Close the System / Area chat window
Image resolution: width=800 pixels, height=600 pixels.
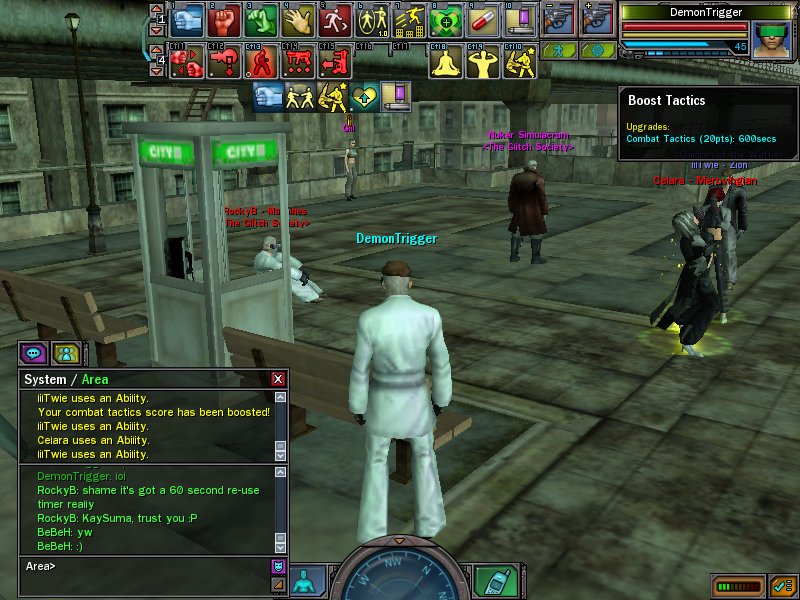(278, 379)
